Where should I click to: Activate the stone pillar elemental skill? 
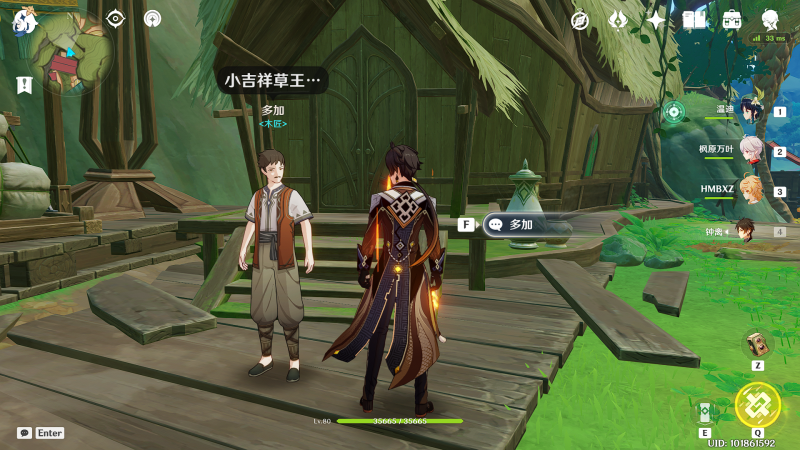click(x=704, y=412)
